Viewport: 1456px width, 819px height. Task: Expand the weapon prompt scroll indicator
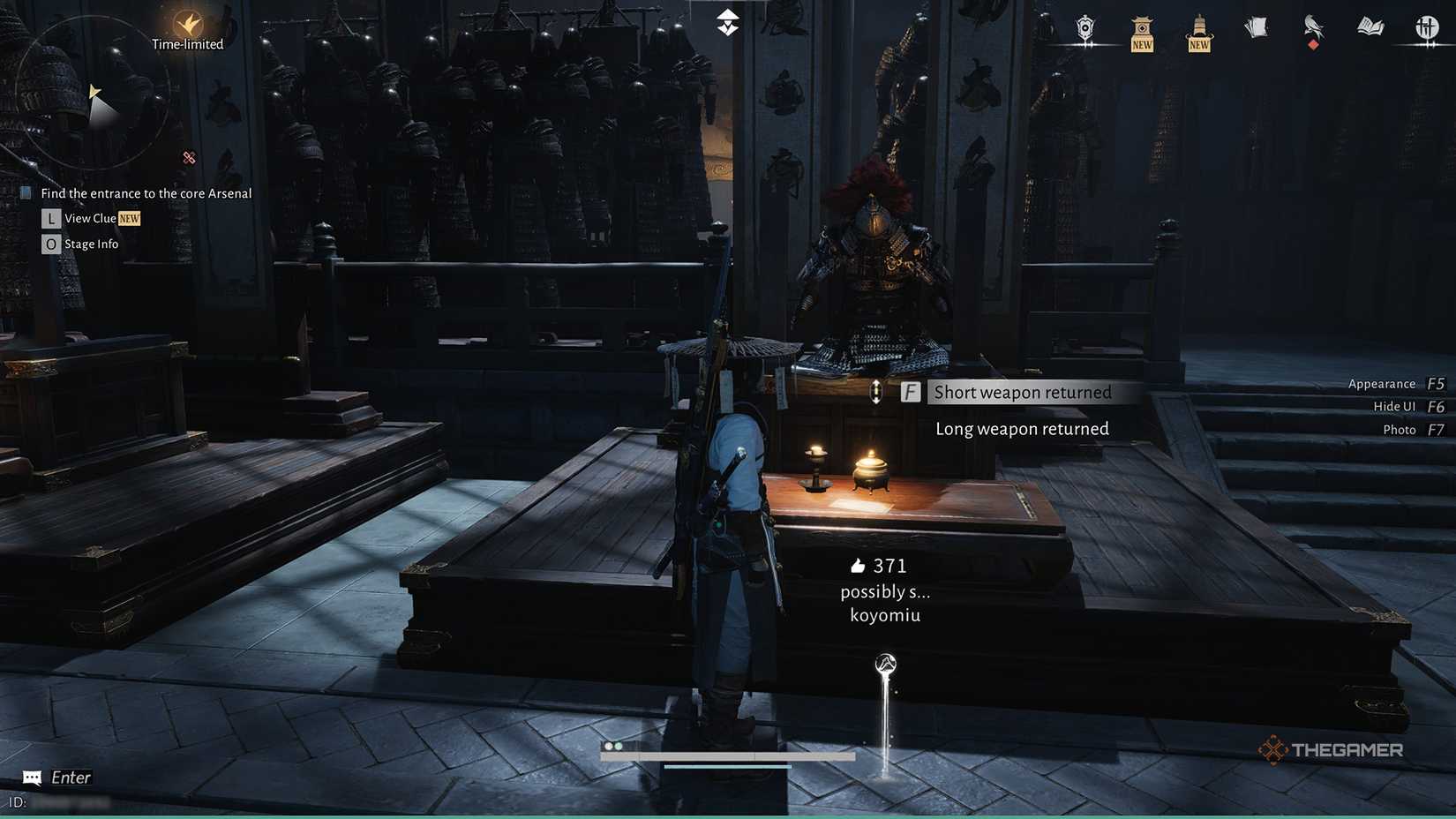876,392
